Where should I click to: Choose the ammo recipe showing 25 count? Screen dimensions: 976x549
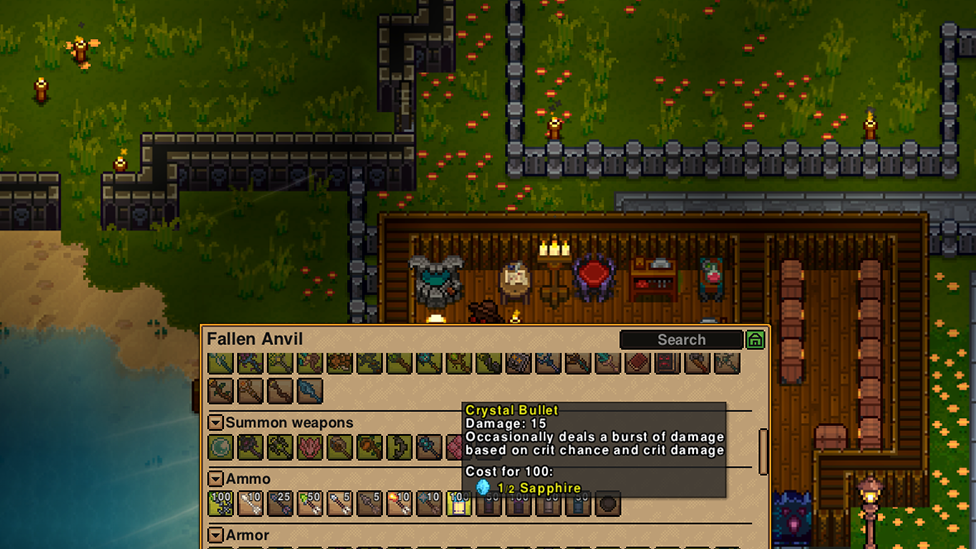(280, 503)
